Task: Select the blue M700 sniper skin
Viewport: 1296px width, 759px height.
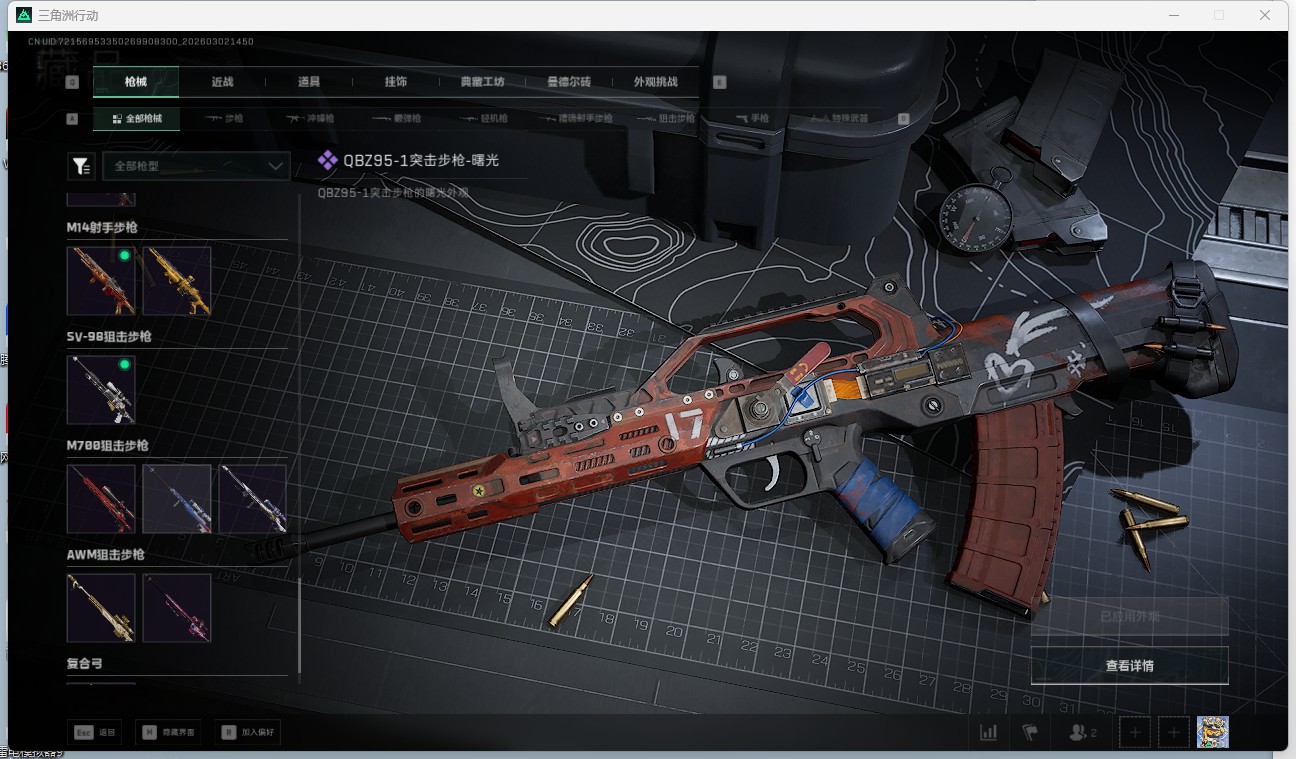Action: [x=177, y=498]
